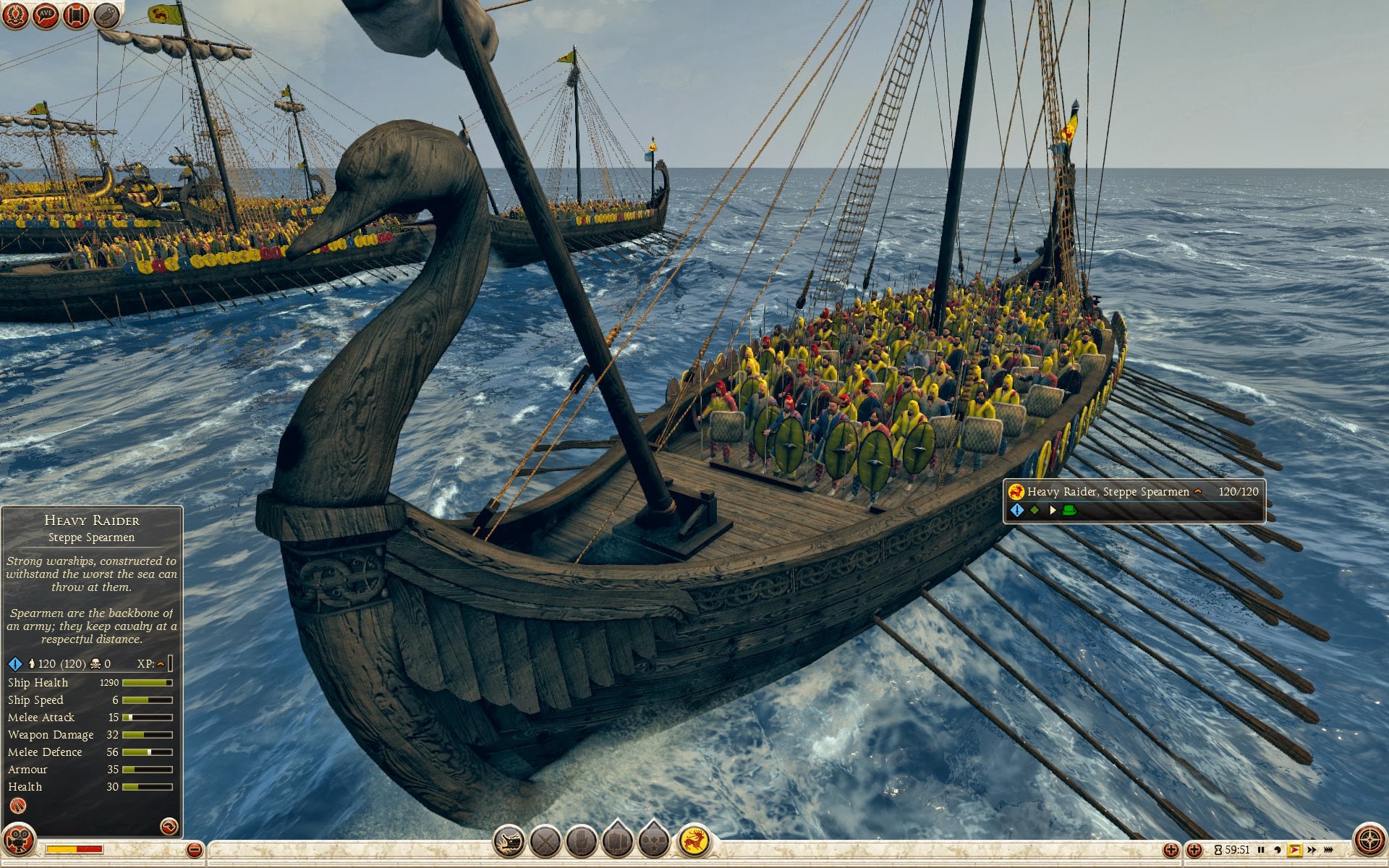Click the round arrow on unit info panel
The height and width of the screenshot is (868, 1389).
169,826
